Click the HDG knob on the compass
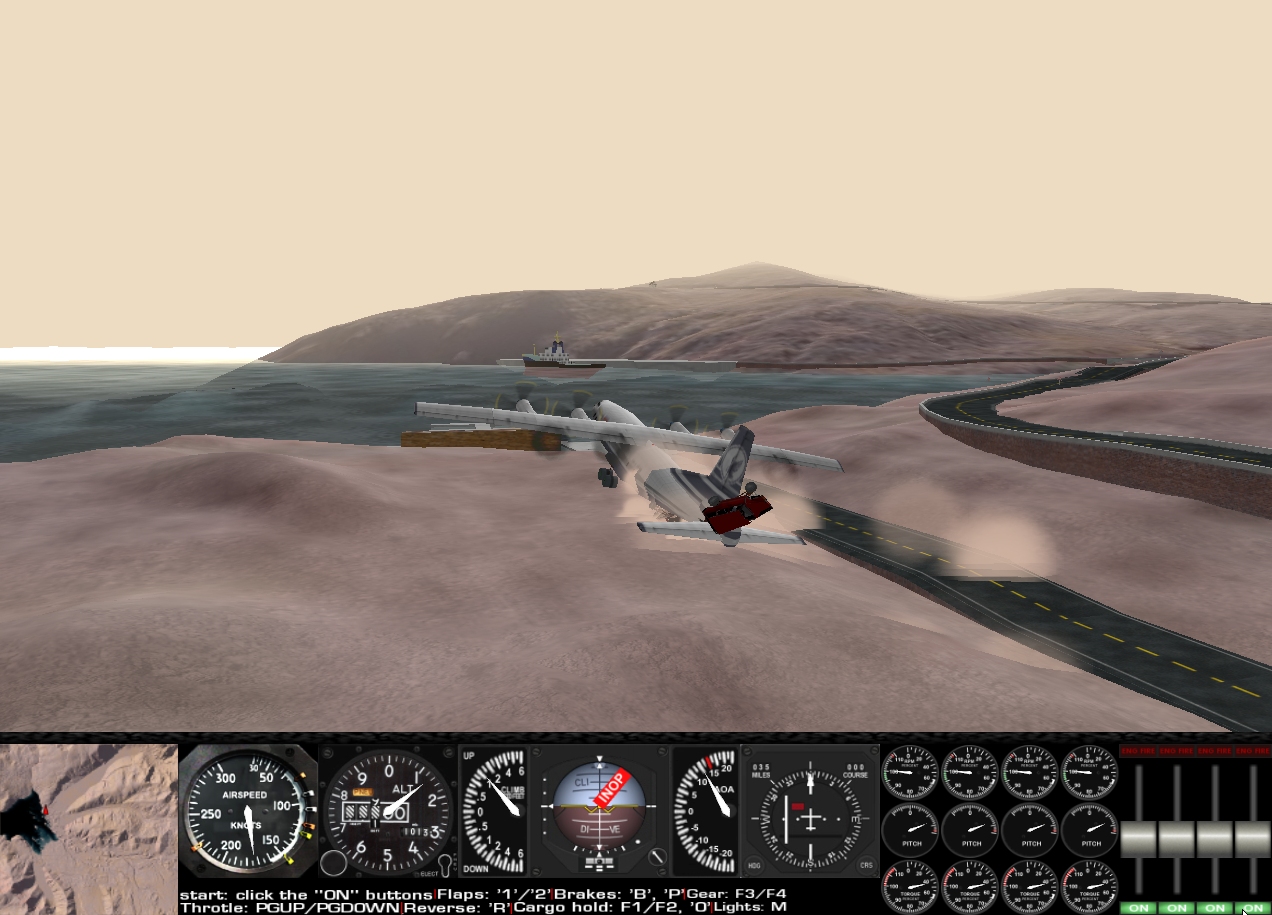The width and height of the screenshot is (1272, 915). (x=753, y=865)
